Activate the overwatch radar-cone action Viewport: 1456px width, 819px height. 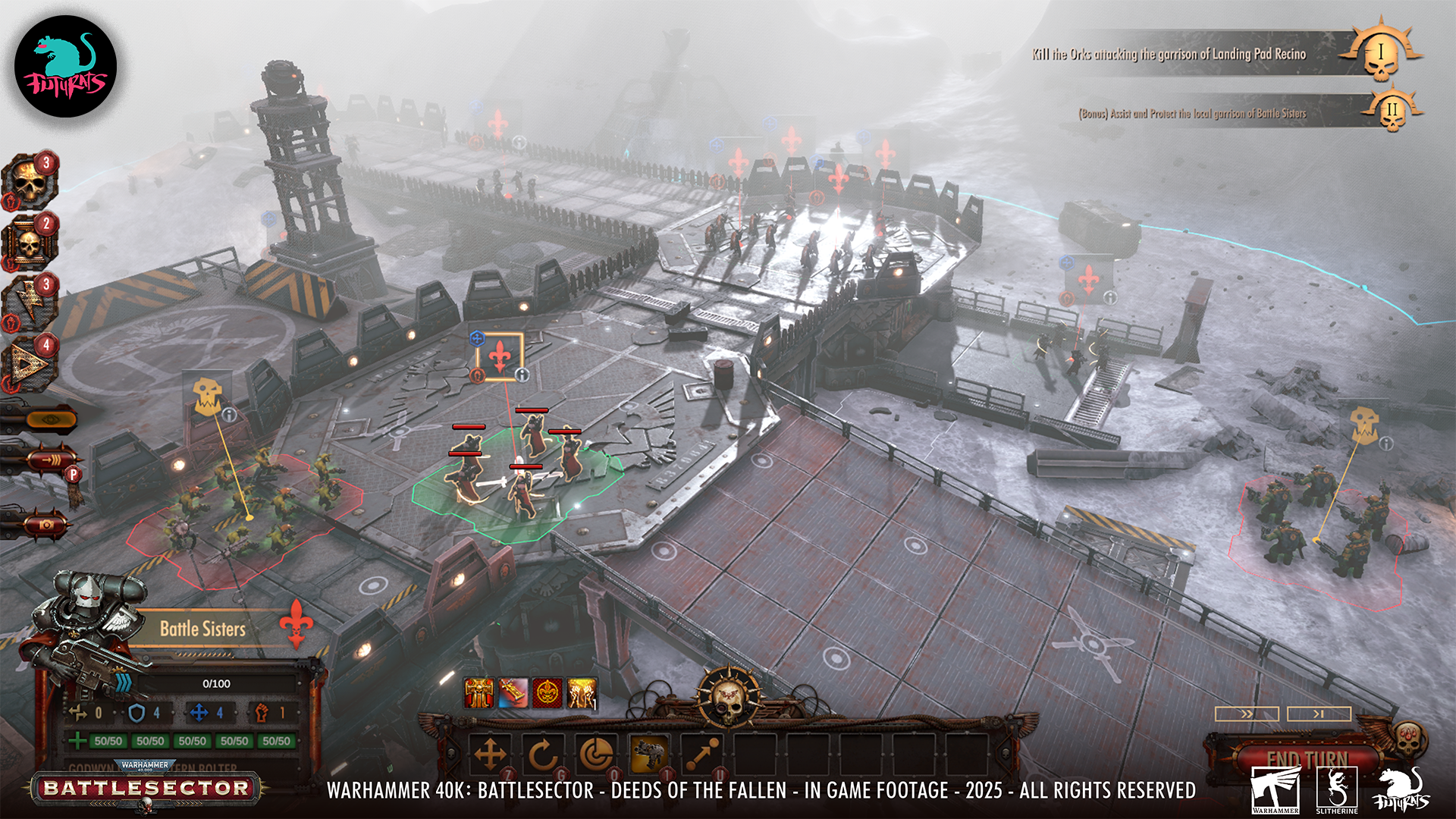[x=596, y=755]
